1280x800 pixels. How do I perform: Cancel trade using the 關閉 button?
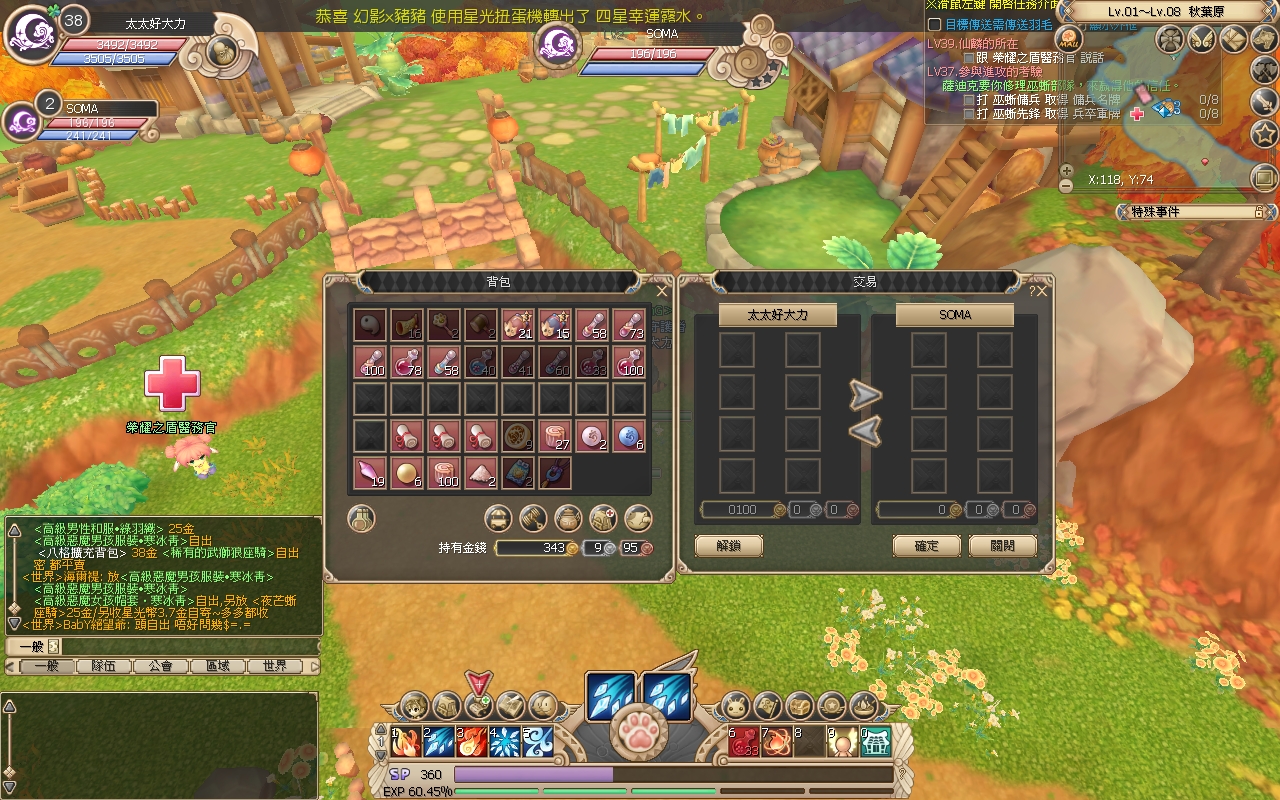(x=1002, y=546)
